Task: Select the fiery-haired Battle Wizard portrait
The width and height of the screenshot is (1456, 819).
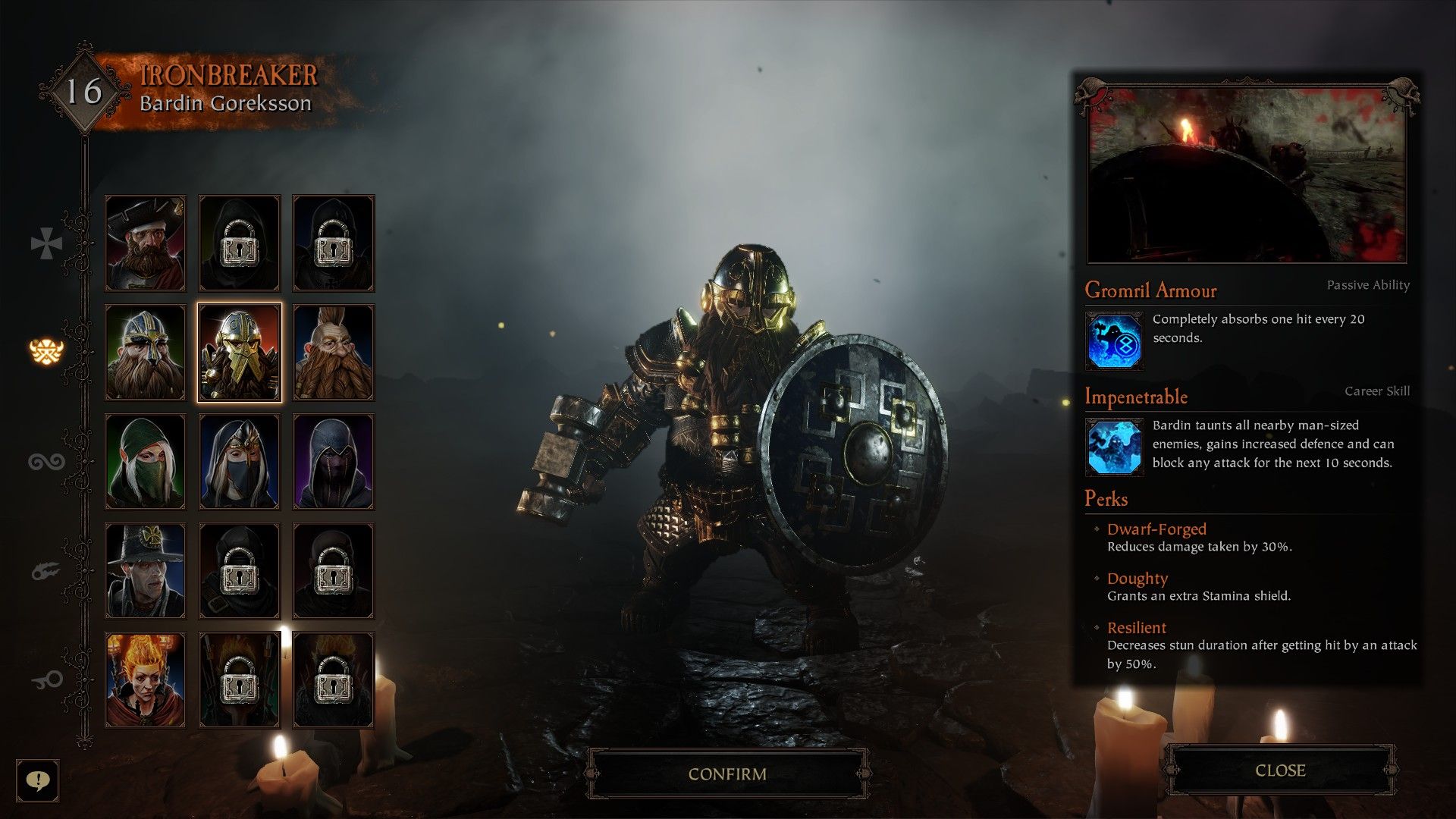Action: [x=144, y=679]
